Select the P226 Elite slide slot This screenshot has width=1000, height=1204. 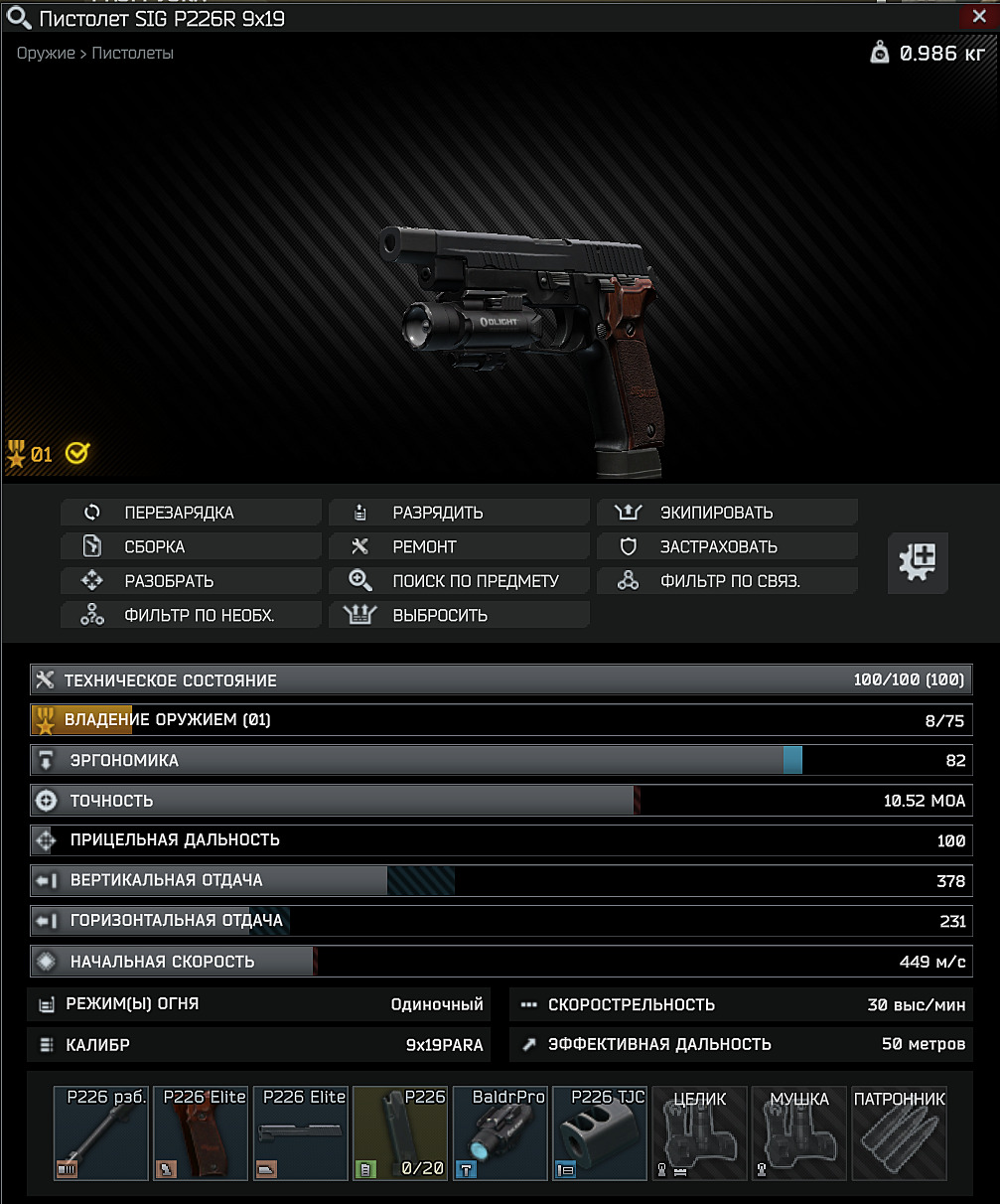pos(300,1133)
